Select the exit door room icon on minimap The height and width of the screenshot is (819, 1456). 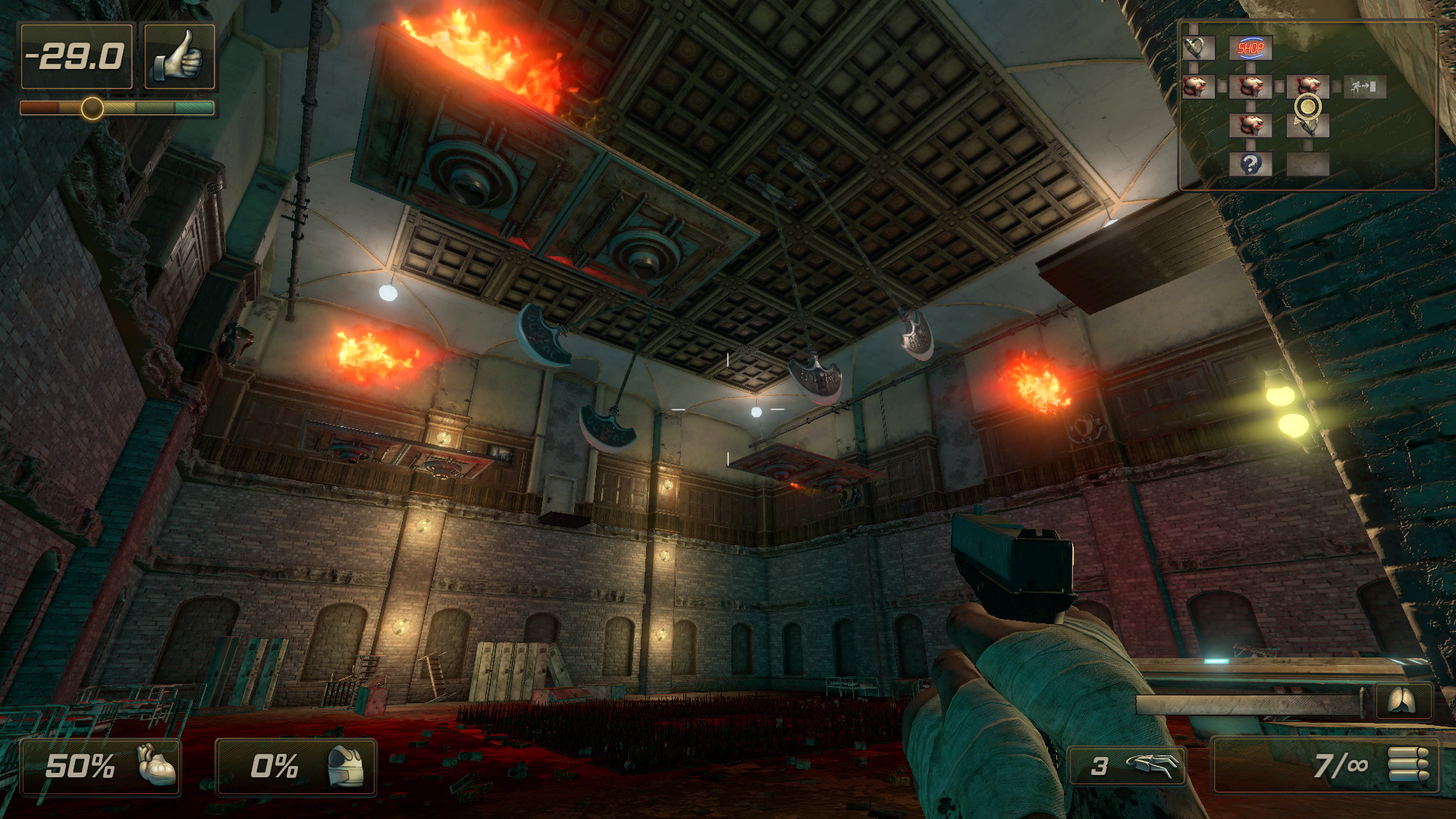coord(1366,88)
